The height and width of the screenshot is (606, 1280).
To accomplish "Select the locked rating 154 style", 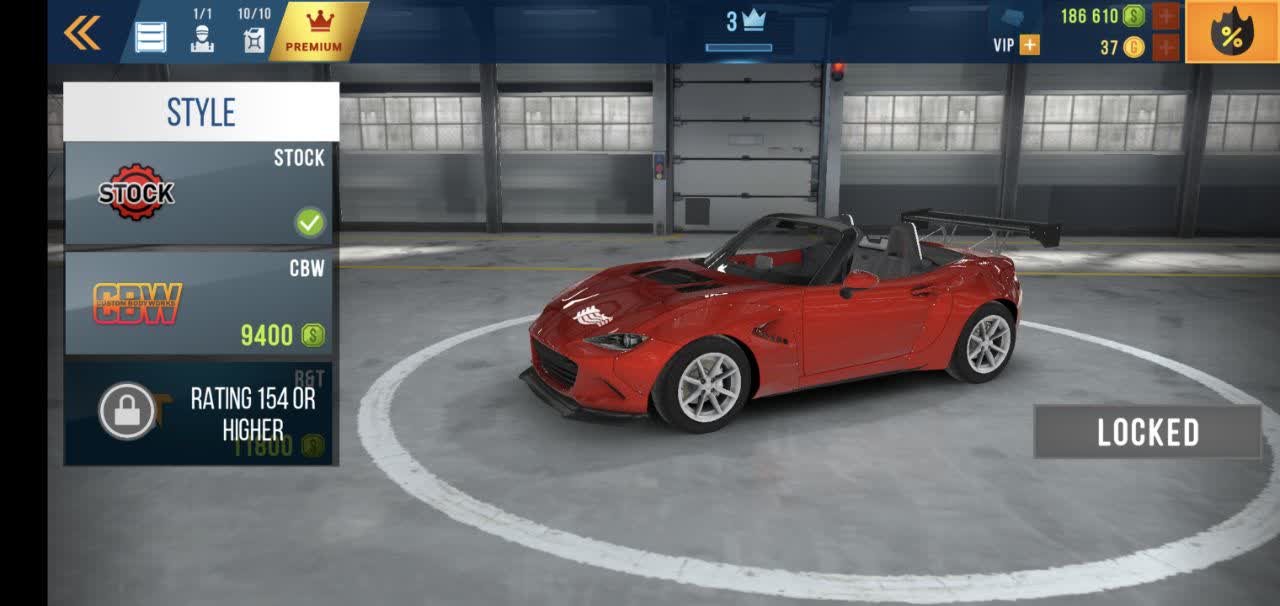I will (x=201, y=414).
